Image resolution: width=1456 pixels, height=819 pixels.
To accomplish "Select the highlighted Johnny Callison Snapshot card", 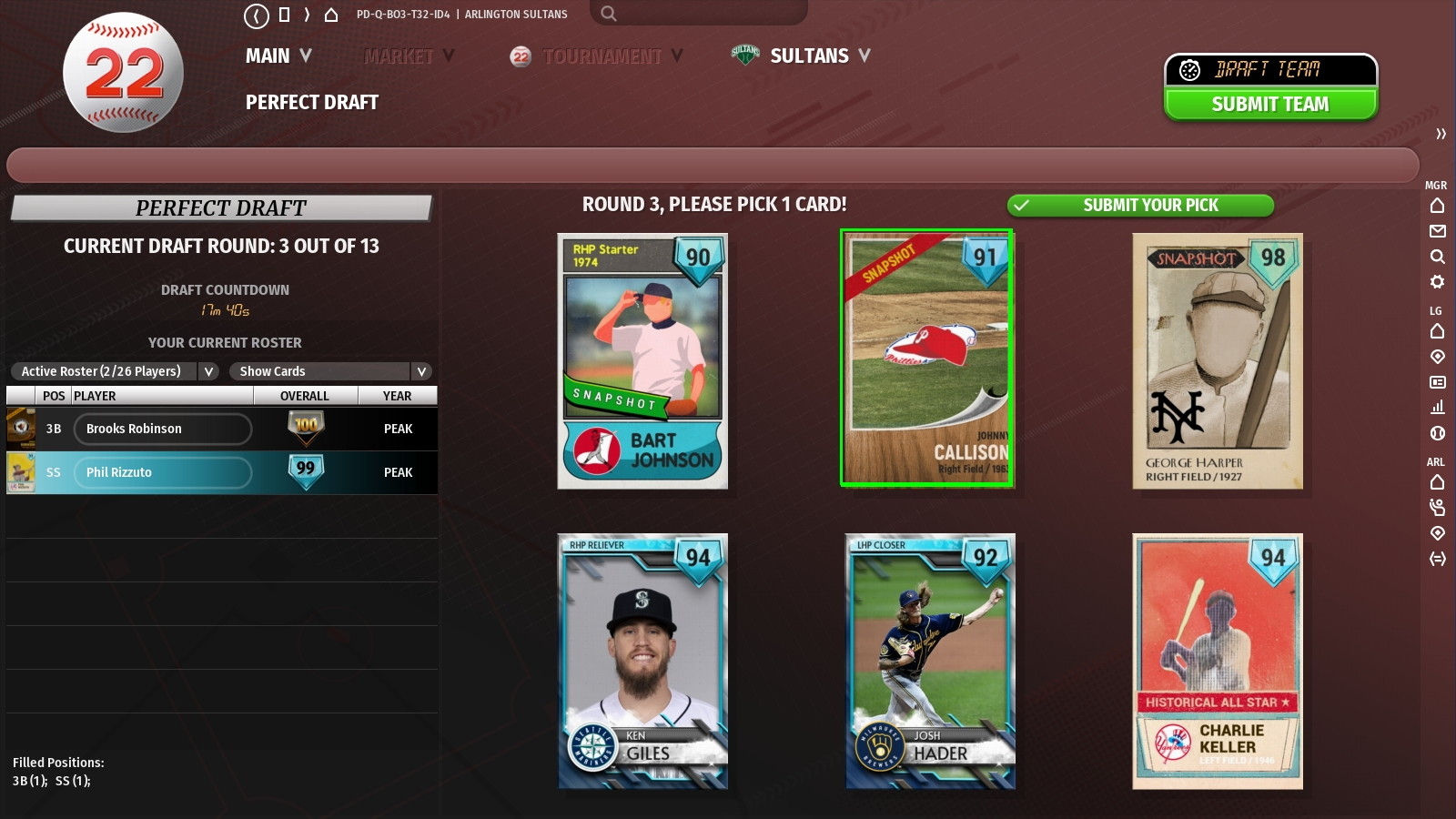I will [927, 359].
